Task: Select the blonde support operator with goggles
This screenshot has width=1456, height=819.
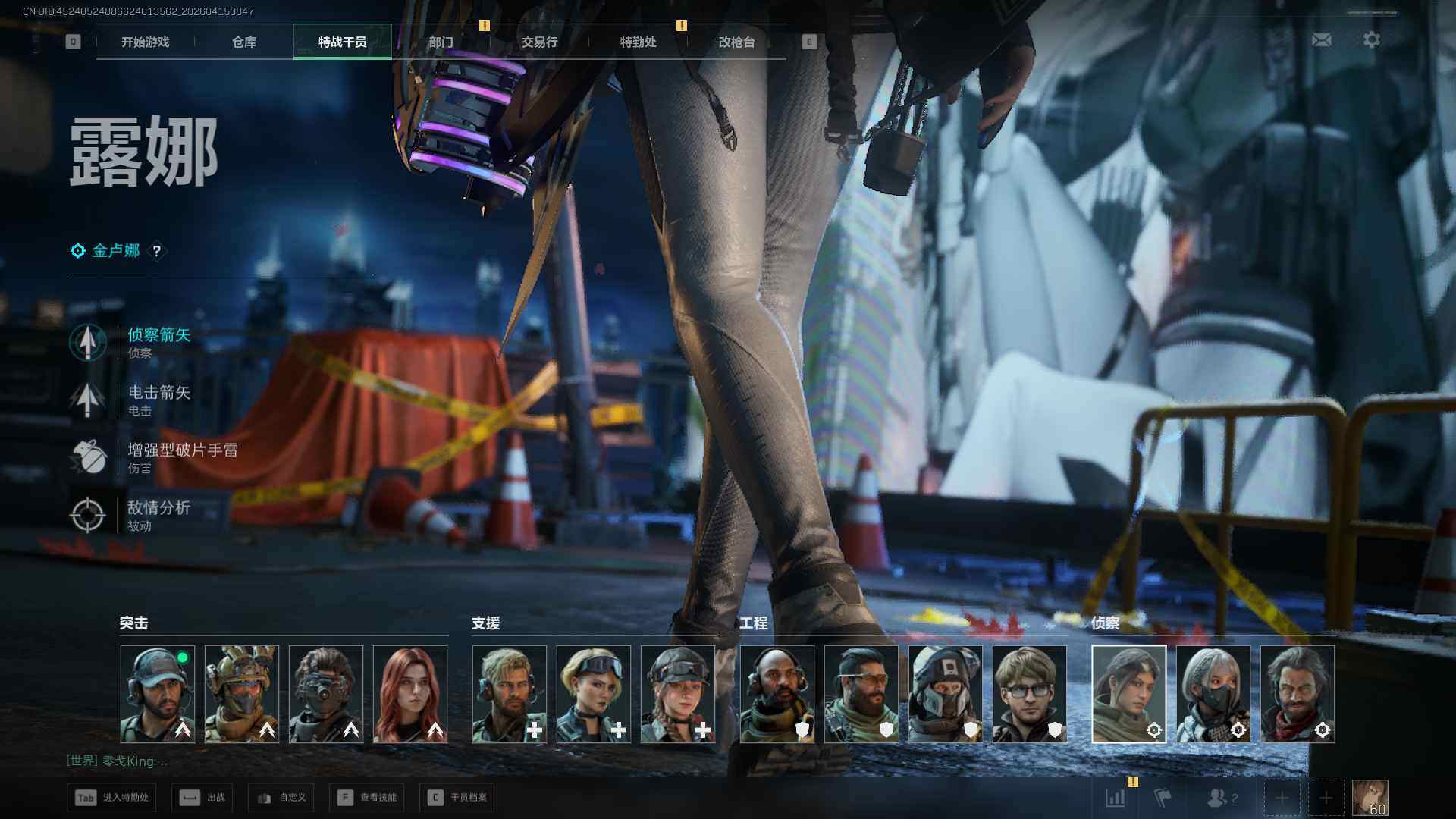Action: click(x=593, y=693)
